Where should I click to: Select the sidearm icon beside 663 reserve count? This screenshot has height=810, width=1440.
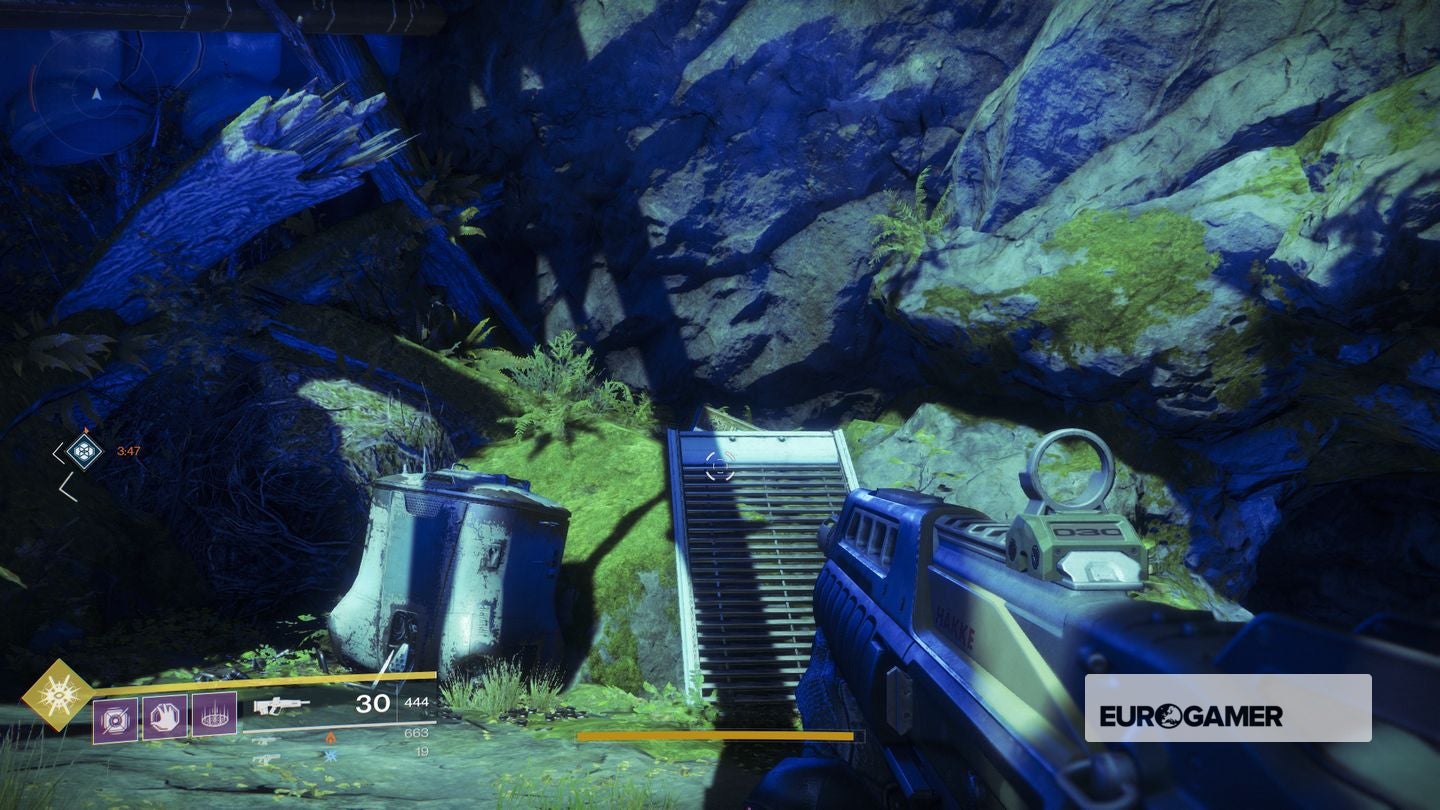263,739
